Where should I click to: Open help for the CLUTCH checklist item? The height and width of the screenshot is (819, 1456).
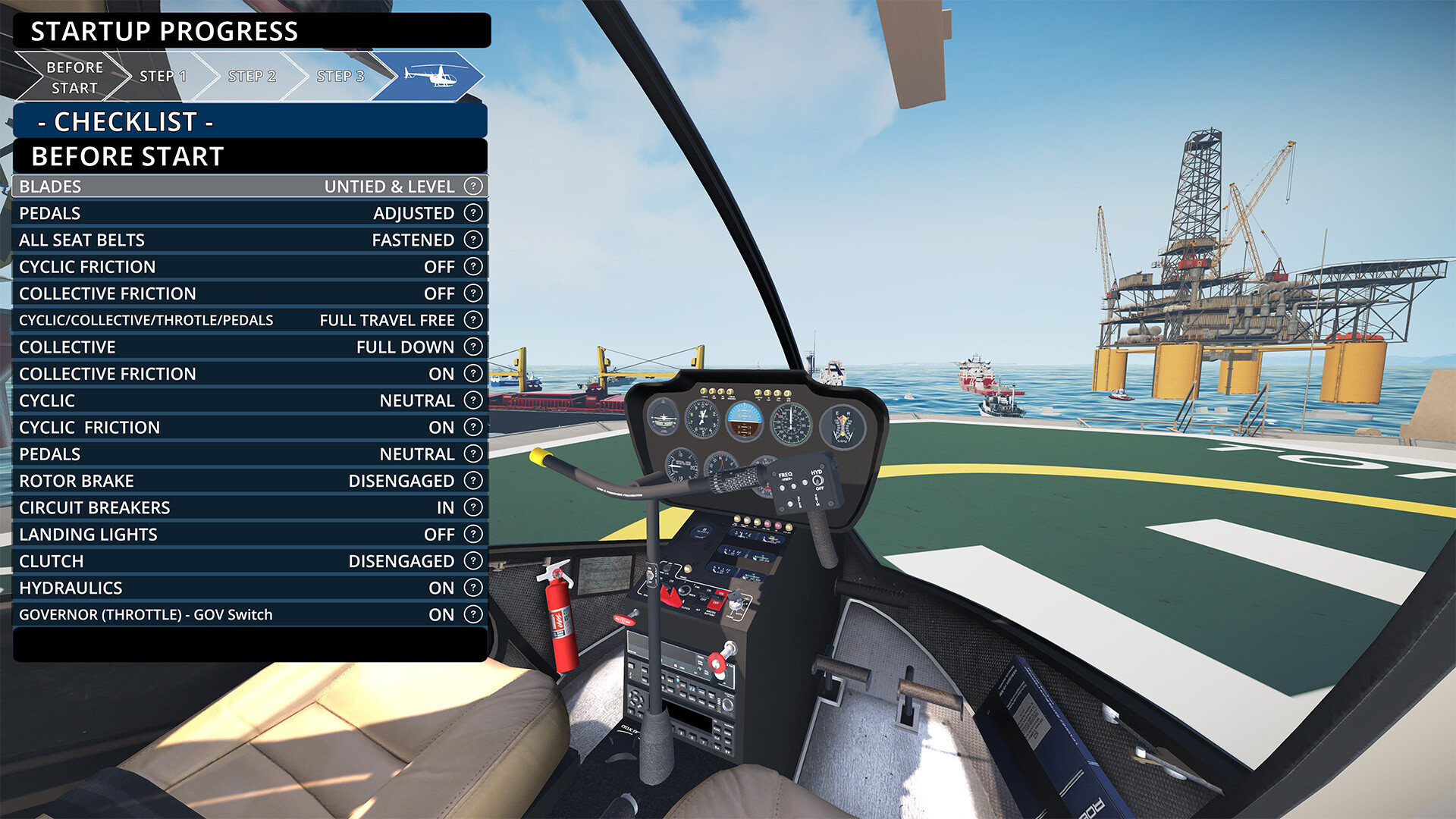472,560
